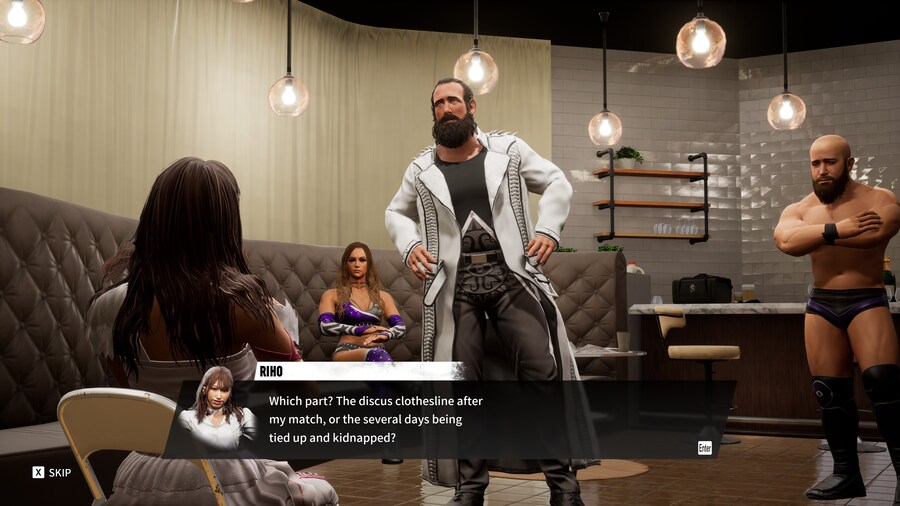Advance Riho's dialogue text box
The height and width of the screenshot is (506, 900).
pyautogui.click(x=704, y=447)
